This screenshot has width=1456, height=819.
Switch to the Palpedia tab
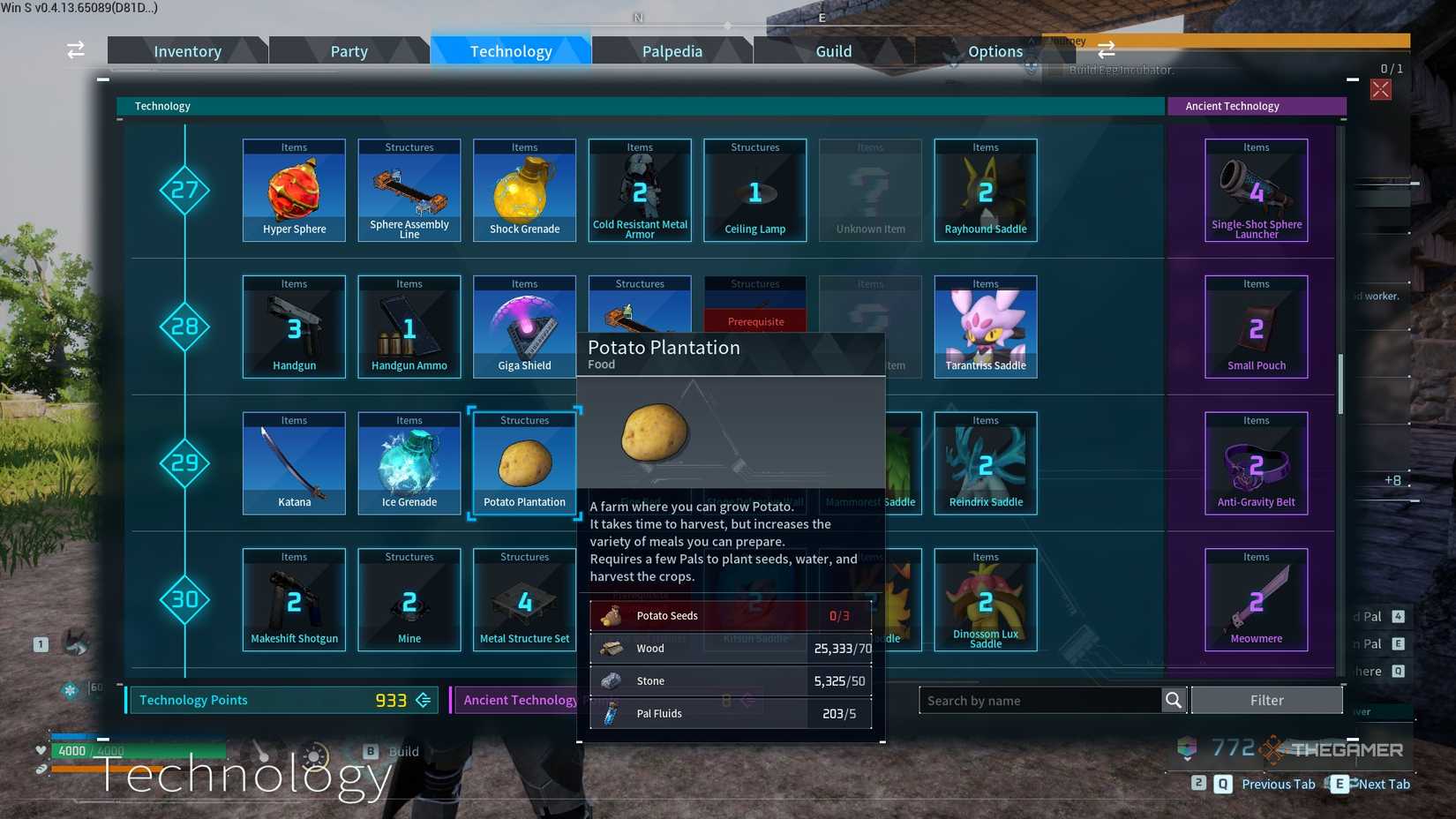point(672,50)
